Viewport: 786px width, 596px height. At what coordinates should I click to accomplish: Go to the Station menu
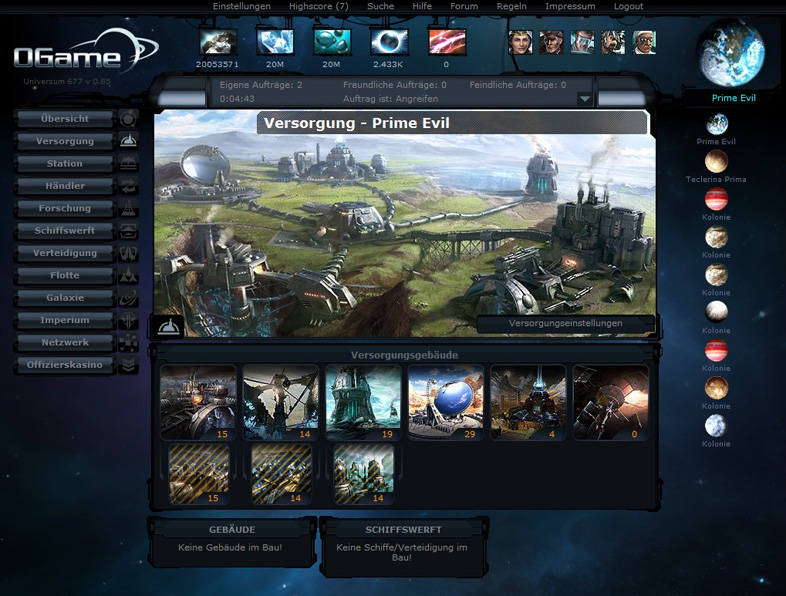tap(65, 164)
